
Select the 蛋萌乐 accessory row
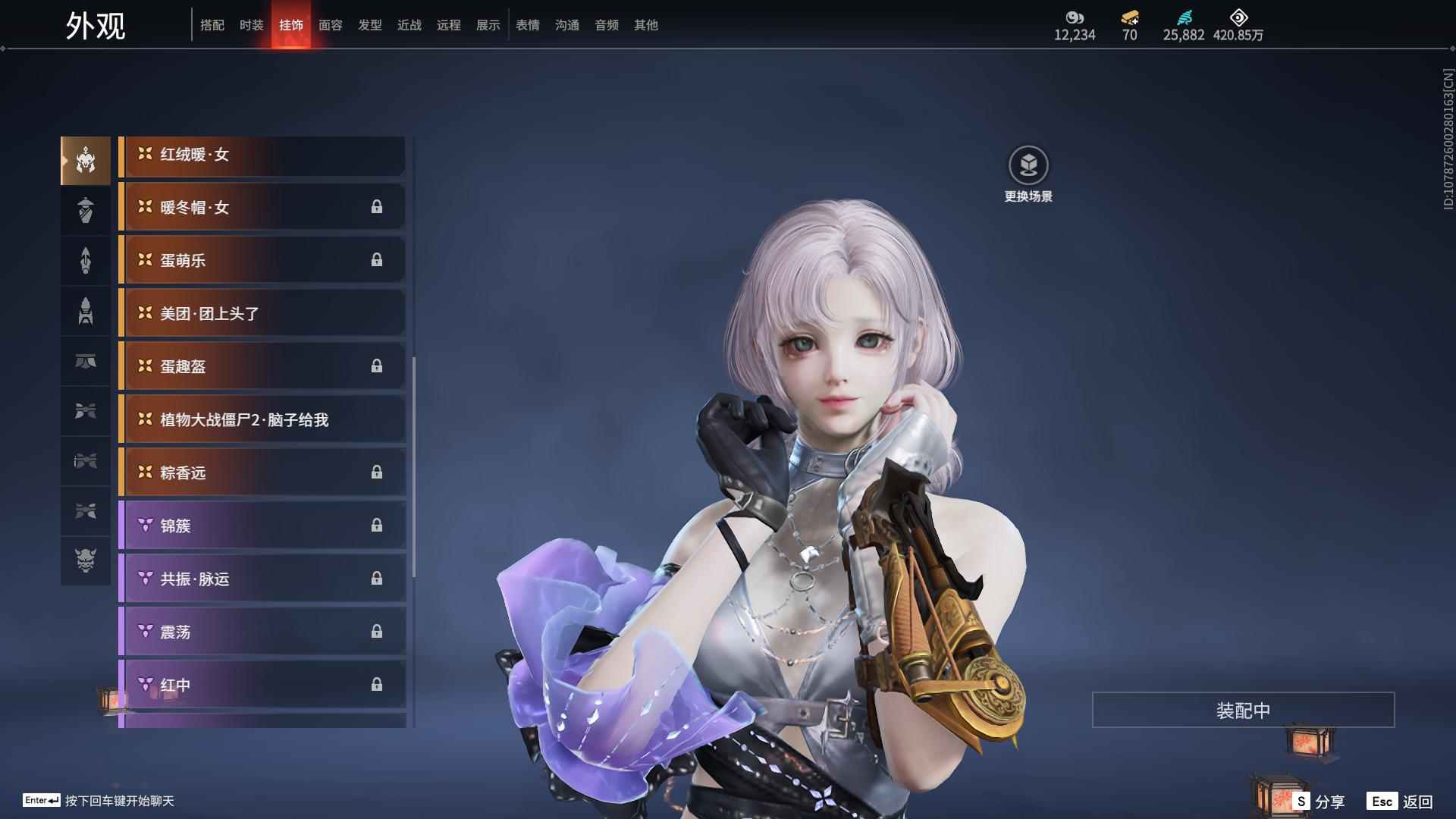pyautogui.click(x=262, y=261)
